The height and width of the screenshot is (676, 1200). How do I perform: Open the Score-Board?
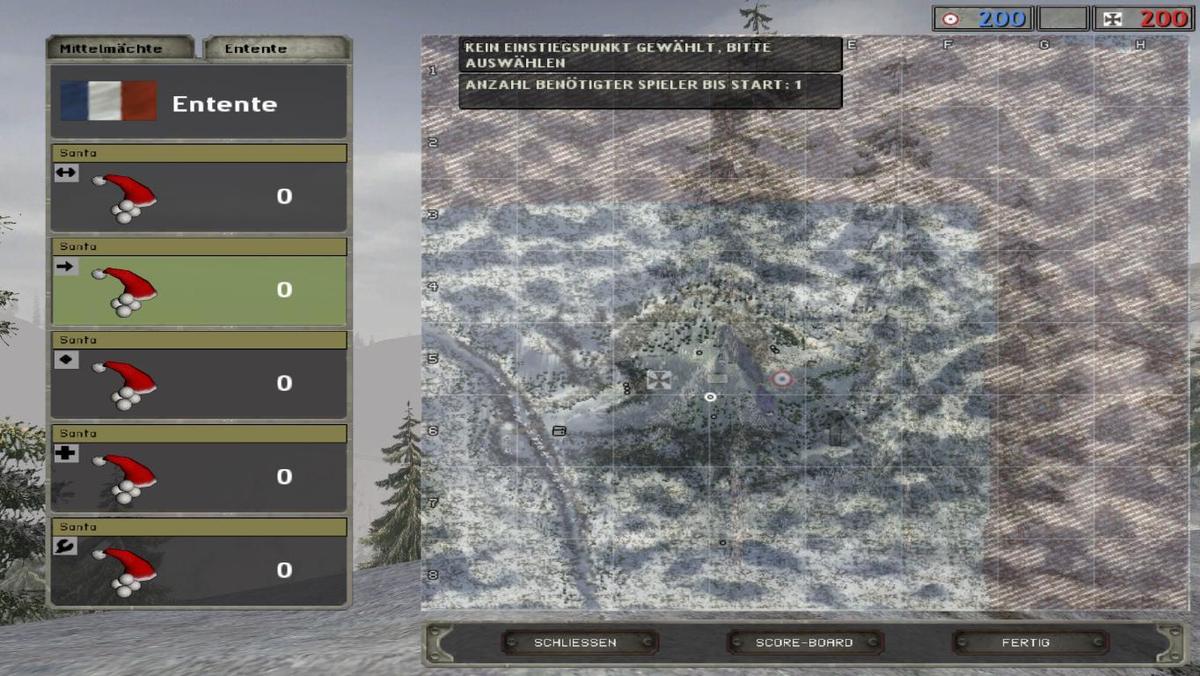[x=804, y=642]
